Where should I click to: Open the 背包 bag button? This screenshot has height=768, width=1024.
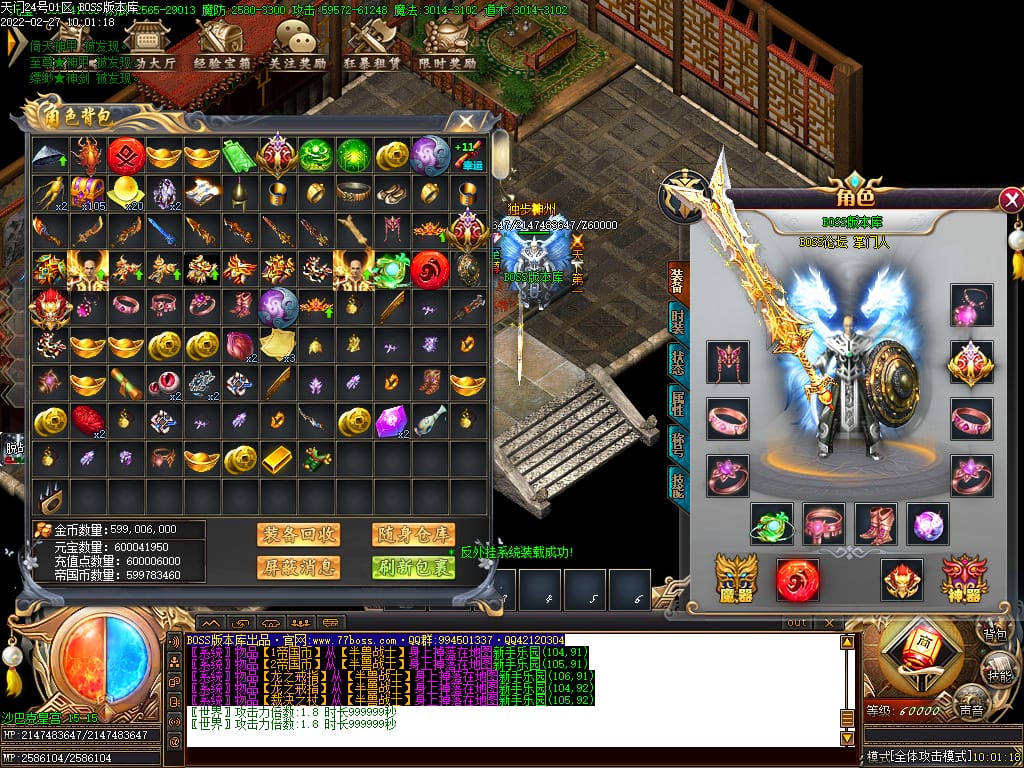994,633
